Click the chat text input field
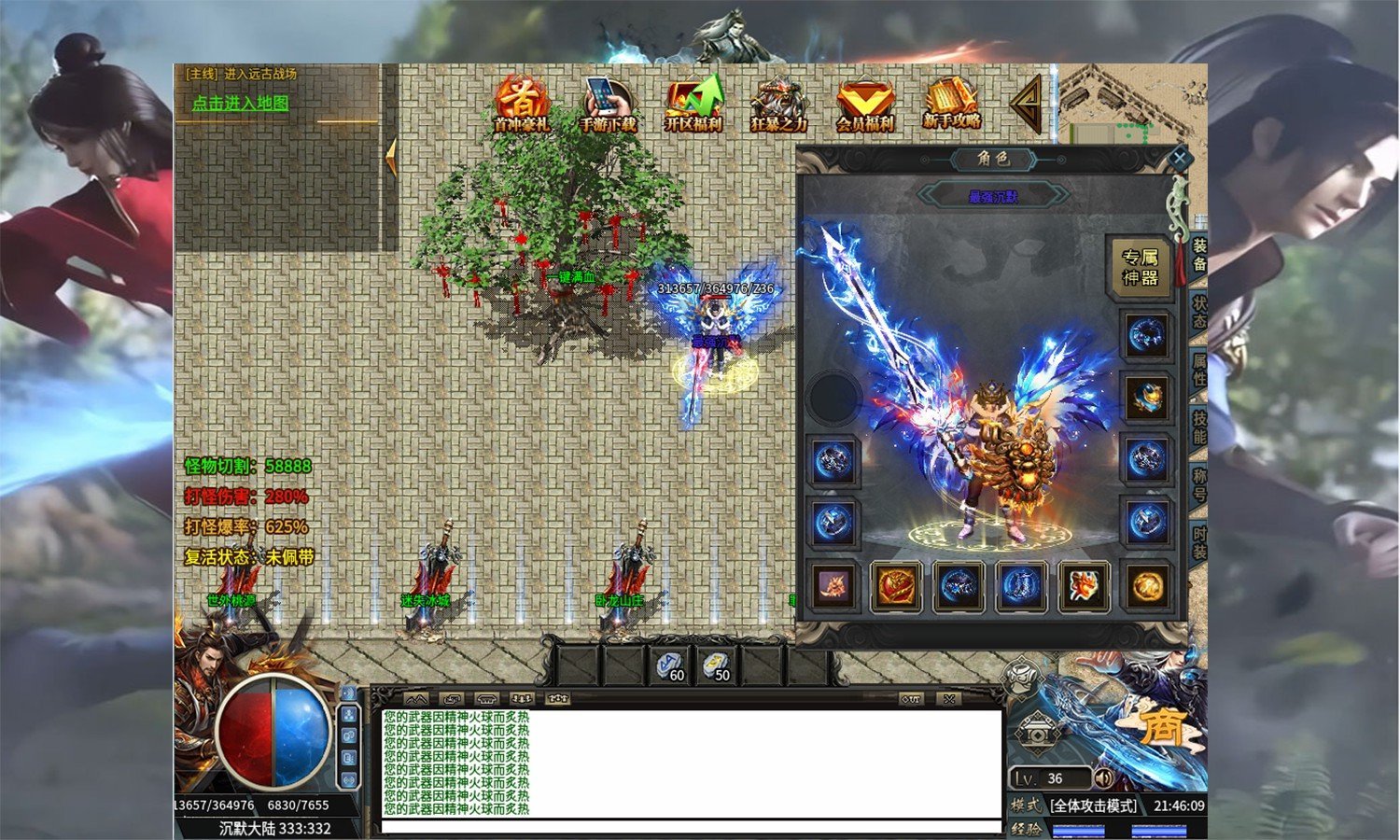This screenshot has width=1400, height=840. coord(691,827)
